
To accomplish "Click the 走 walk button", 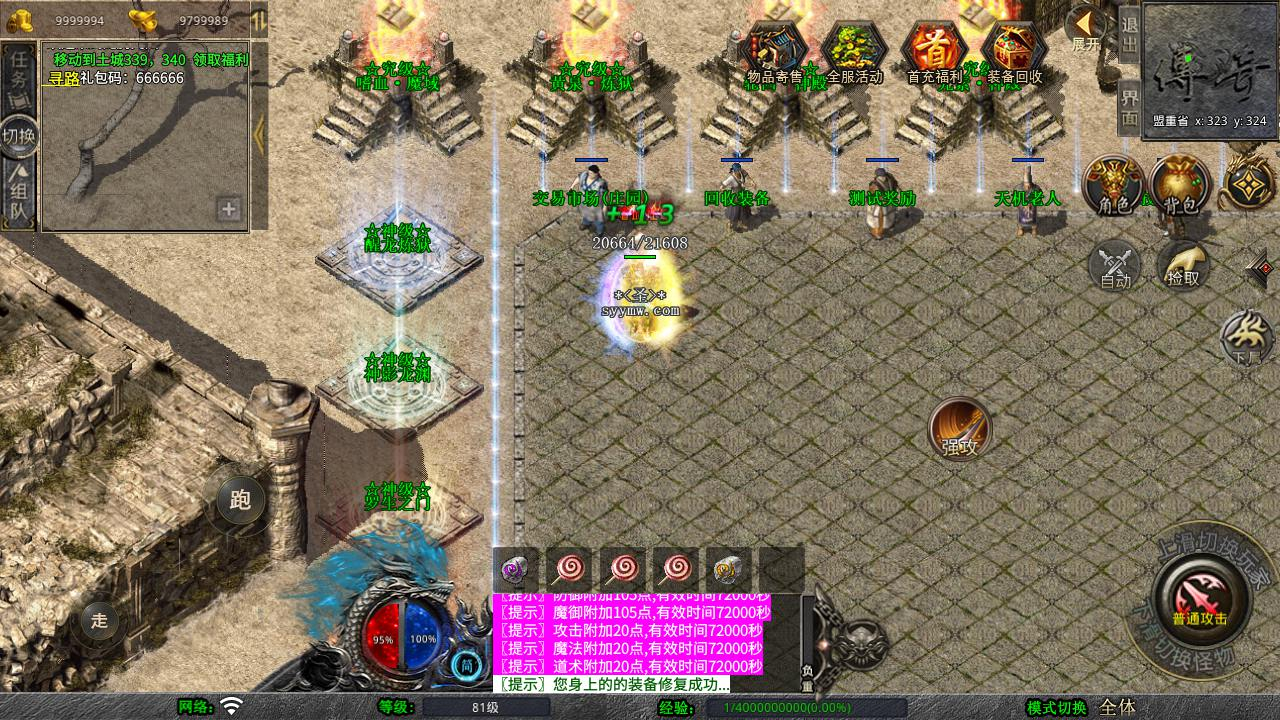I will [99, 620].
